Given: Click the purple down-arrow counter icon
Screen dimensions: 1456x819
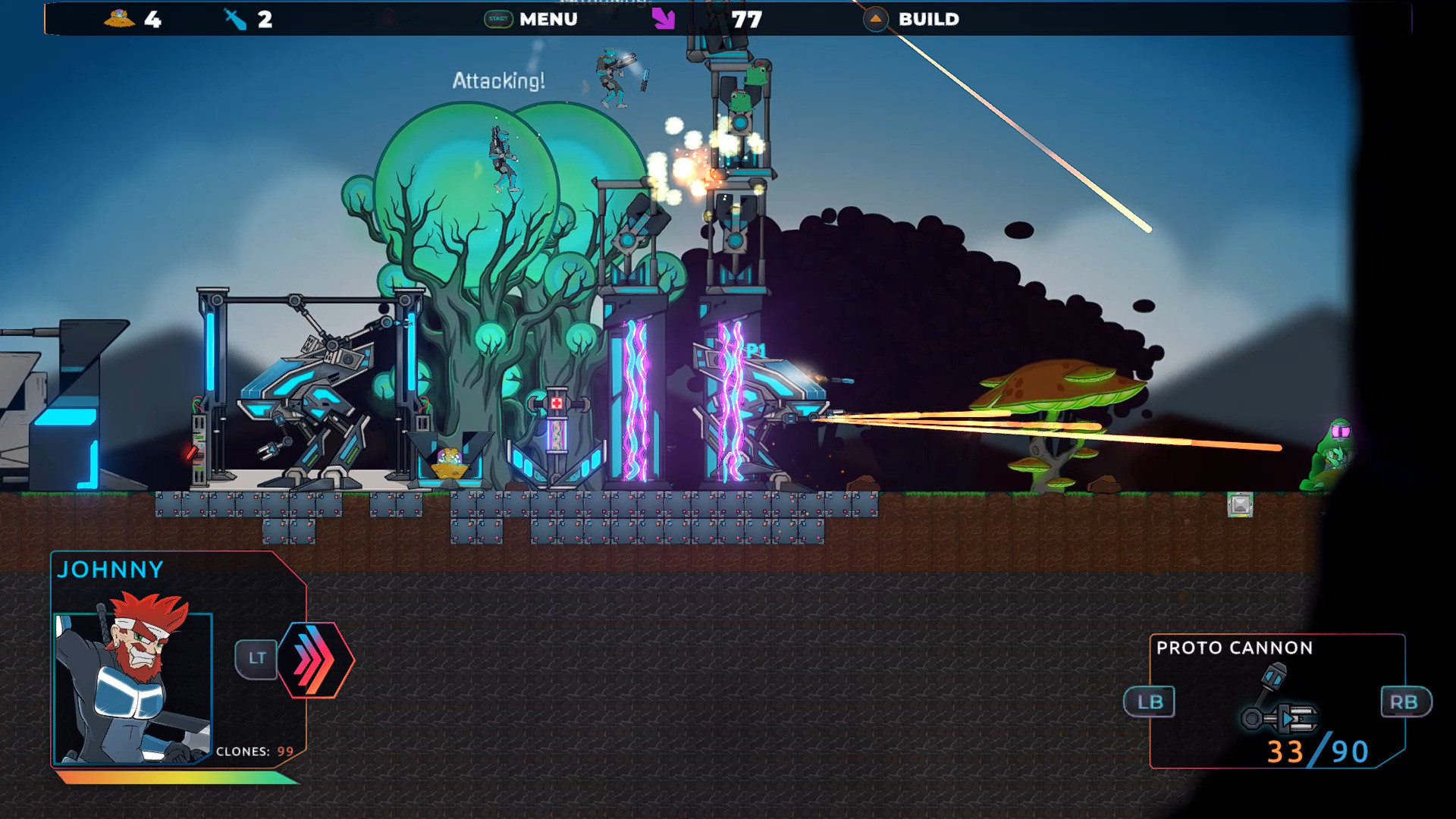Looking at the screenshot, I should pos(664,17).
